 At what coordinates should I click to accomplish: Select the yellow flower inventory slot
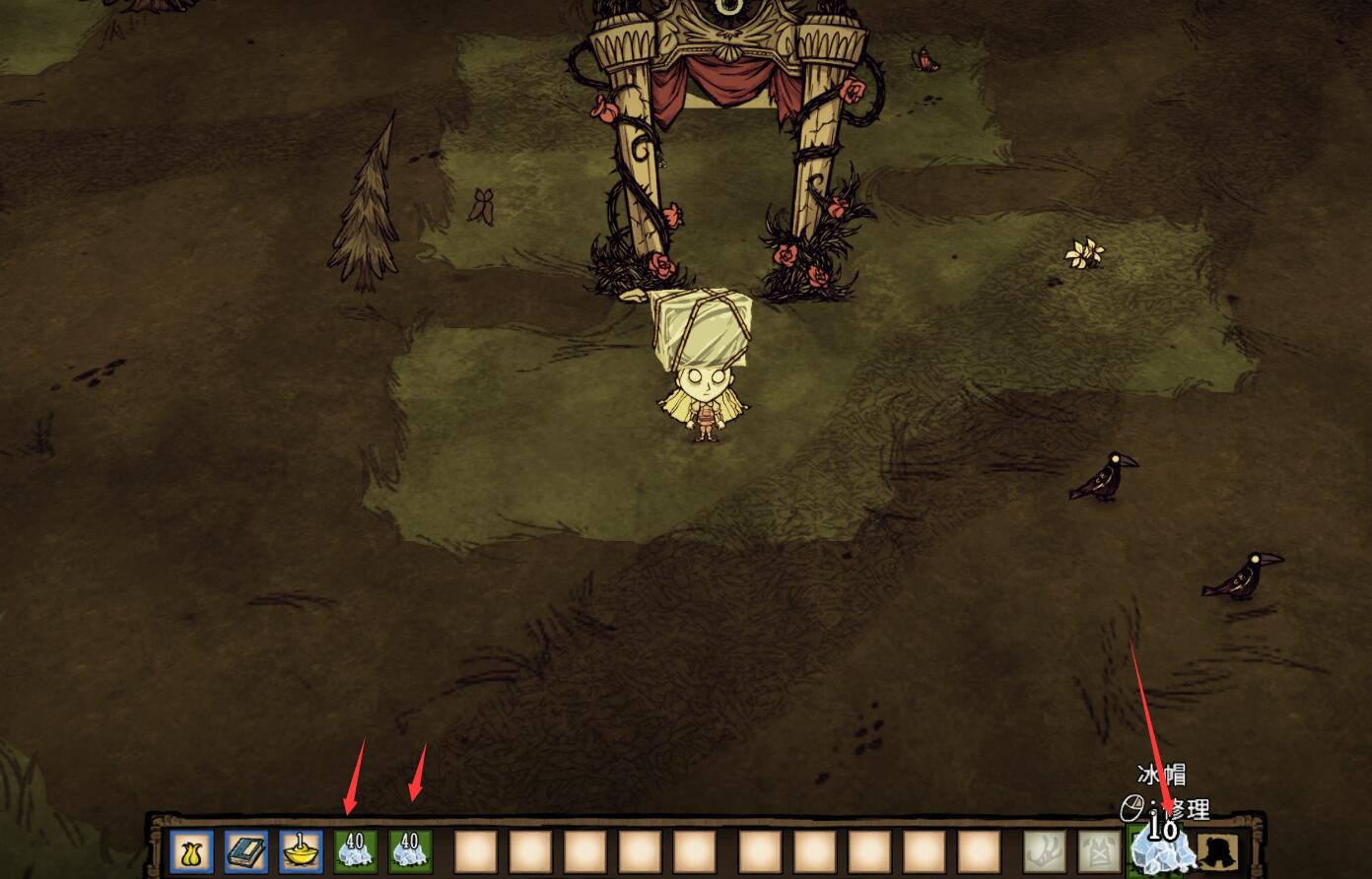click(191, 850)
